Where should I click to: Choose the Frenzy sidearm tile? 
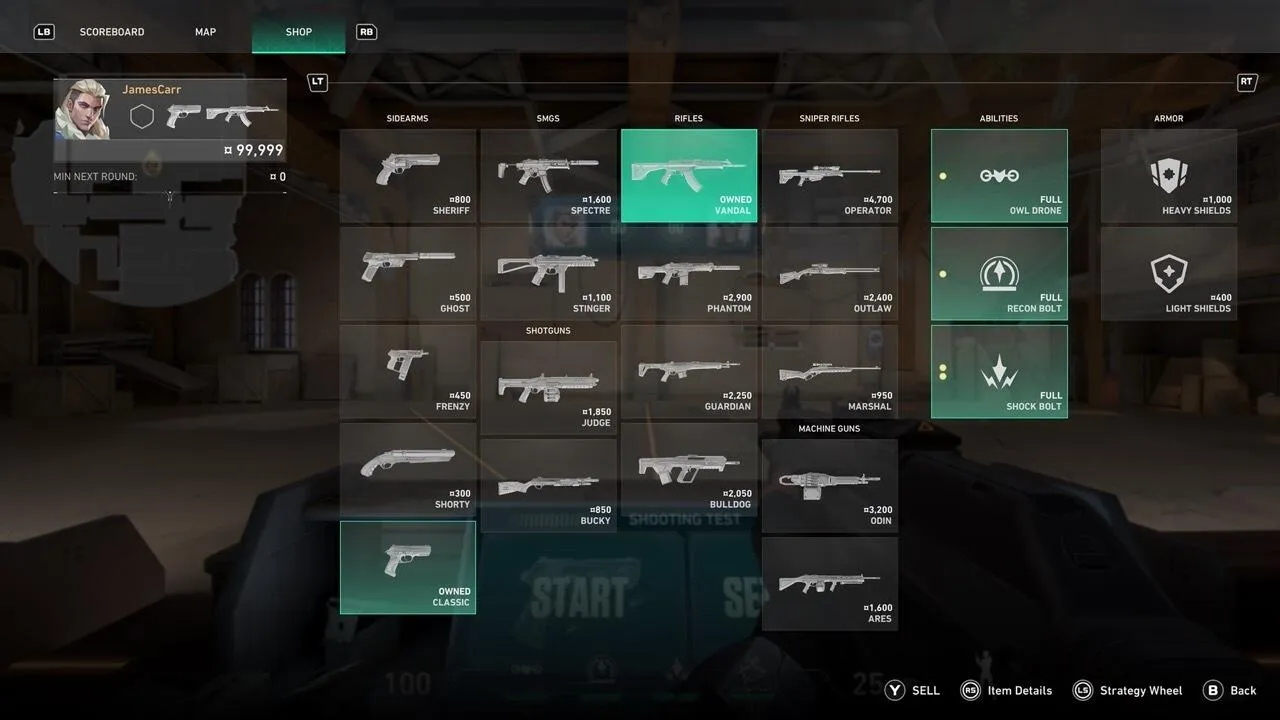(408, 371)
